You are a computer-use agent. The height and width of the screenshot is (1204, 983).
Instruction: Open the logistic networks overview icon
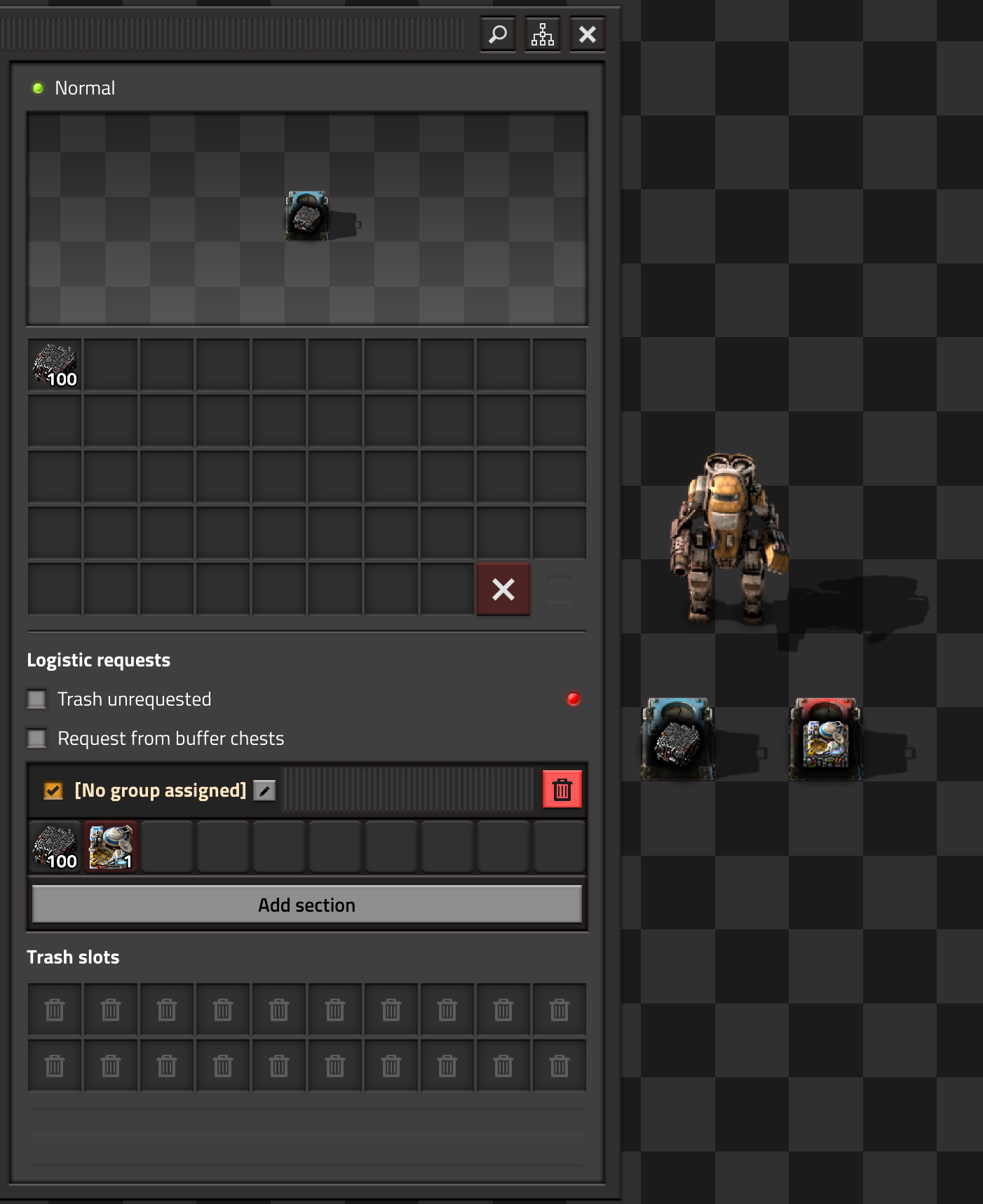(x=543, y=34)
